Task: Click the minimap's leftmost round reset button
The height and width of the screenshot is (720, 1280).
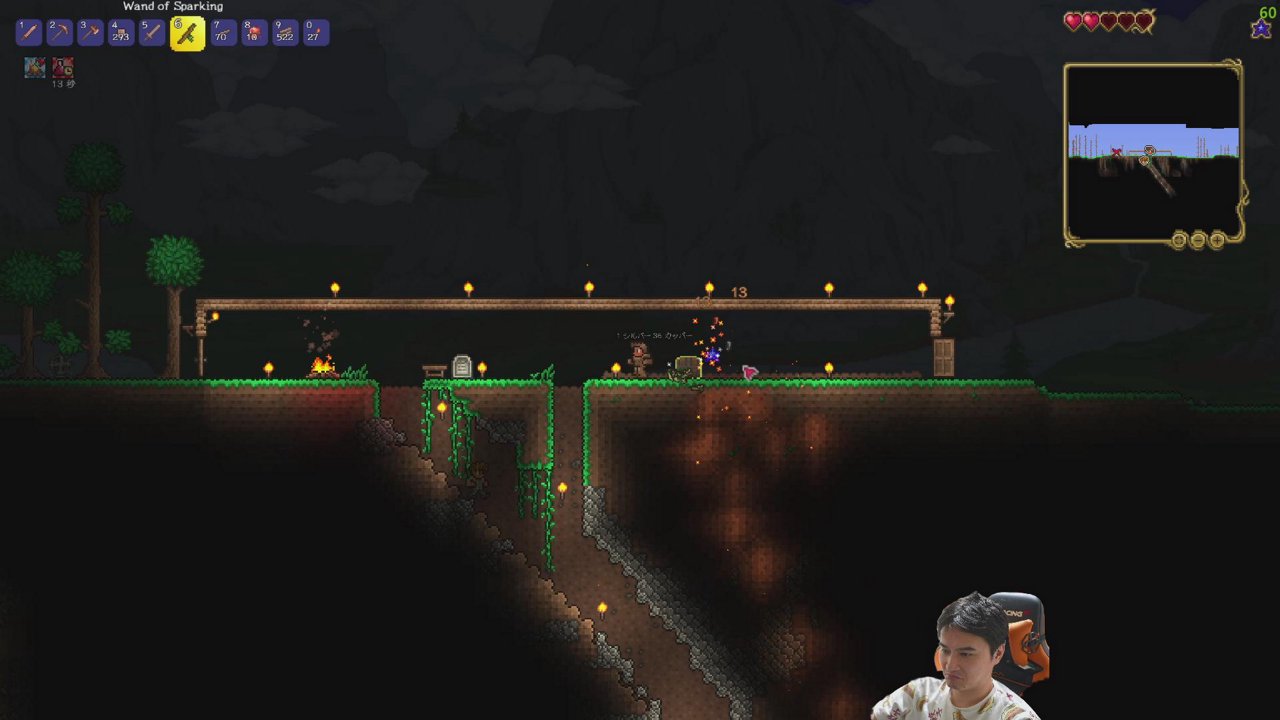Action: pos(1179,240)
